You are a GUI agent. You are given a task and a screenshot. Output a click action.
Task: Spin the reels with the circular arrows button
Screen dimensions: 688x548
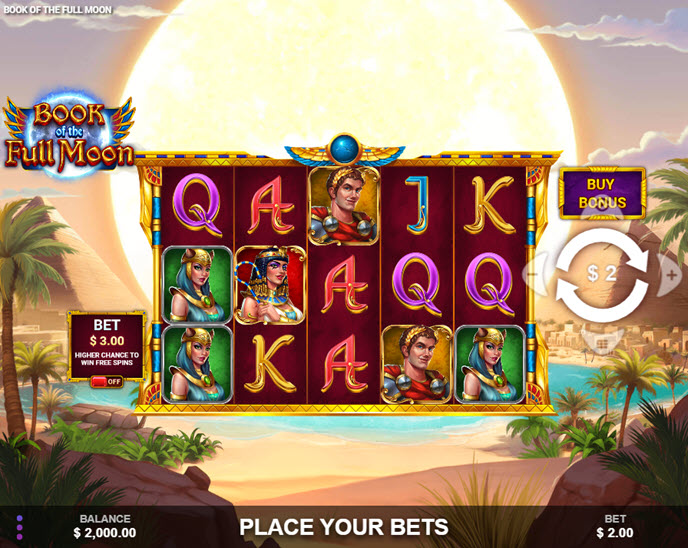pyautogui.click(x=602, y=273)
